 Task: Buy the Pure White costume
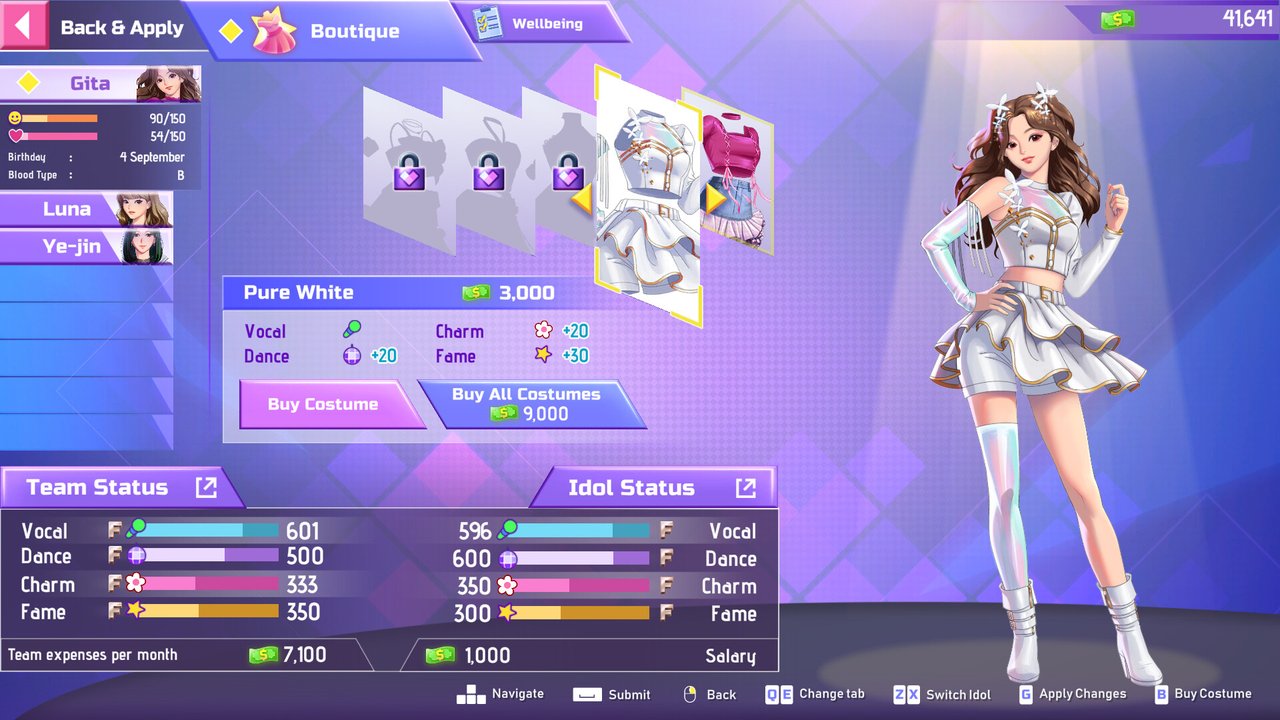click(x=323, y=404)
